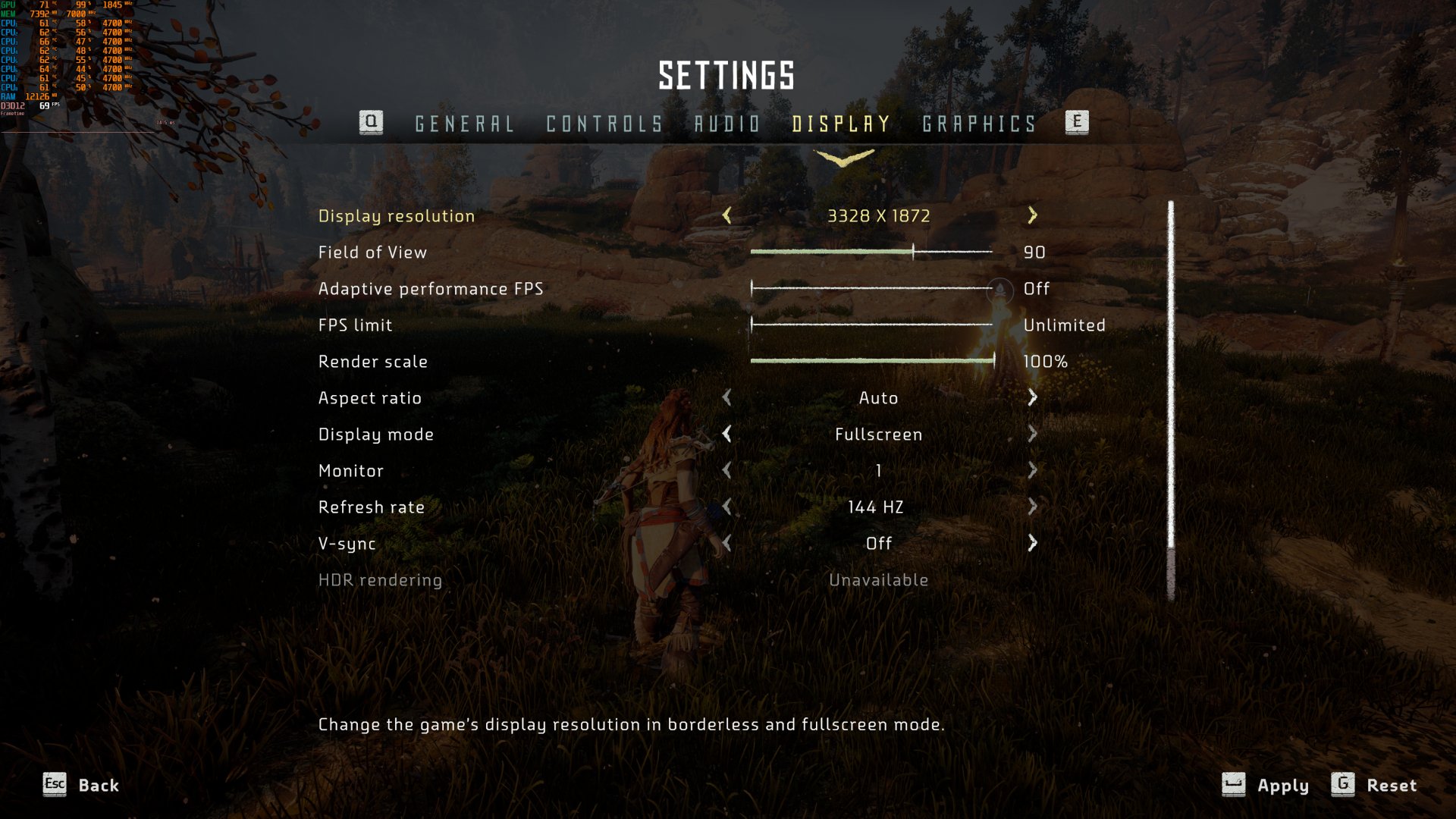Click the Enter key icon beside Apply
The width and height of the screenshot is (1456, 819).
[x=1232, y=786]
